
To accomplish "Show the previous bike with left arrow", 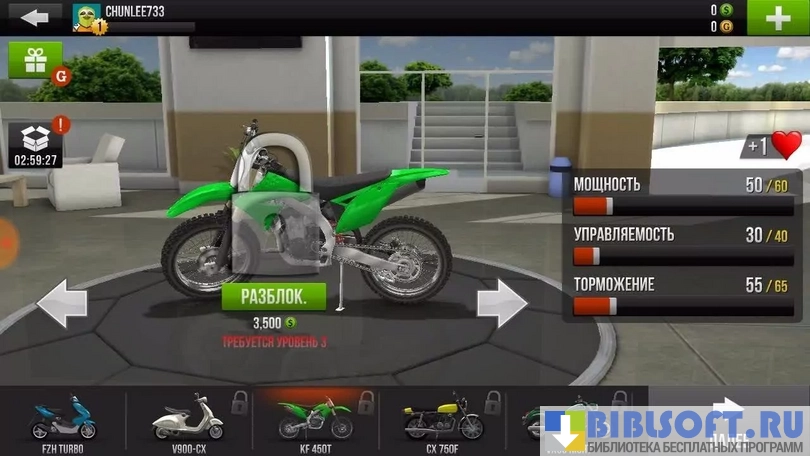I will 62,303.
